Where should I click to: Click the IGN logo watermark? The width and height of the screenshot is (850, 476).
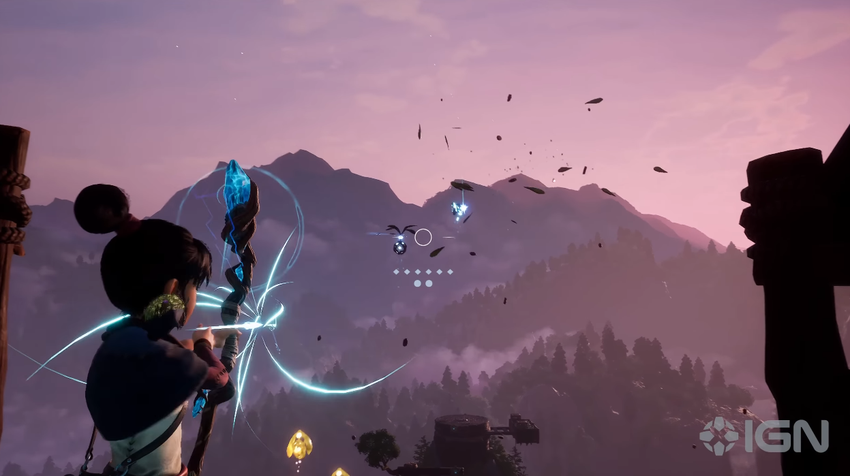pos(763,436)
